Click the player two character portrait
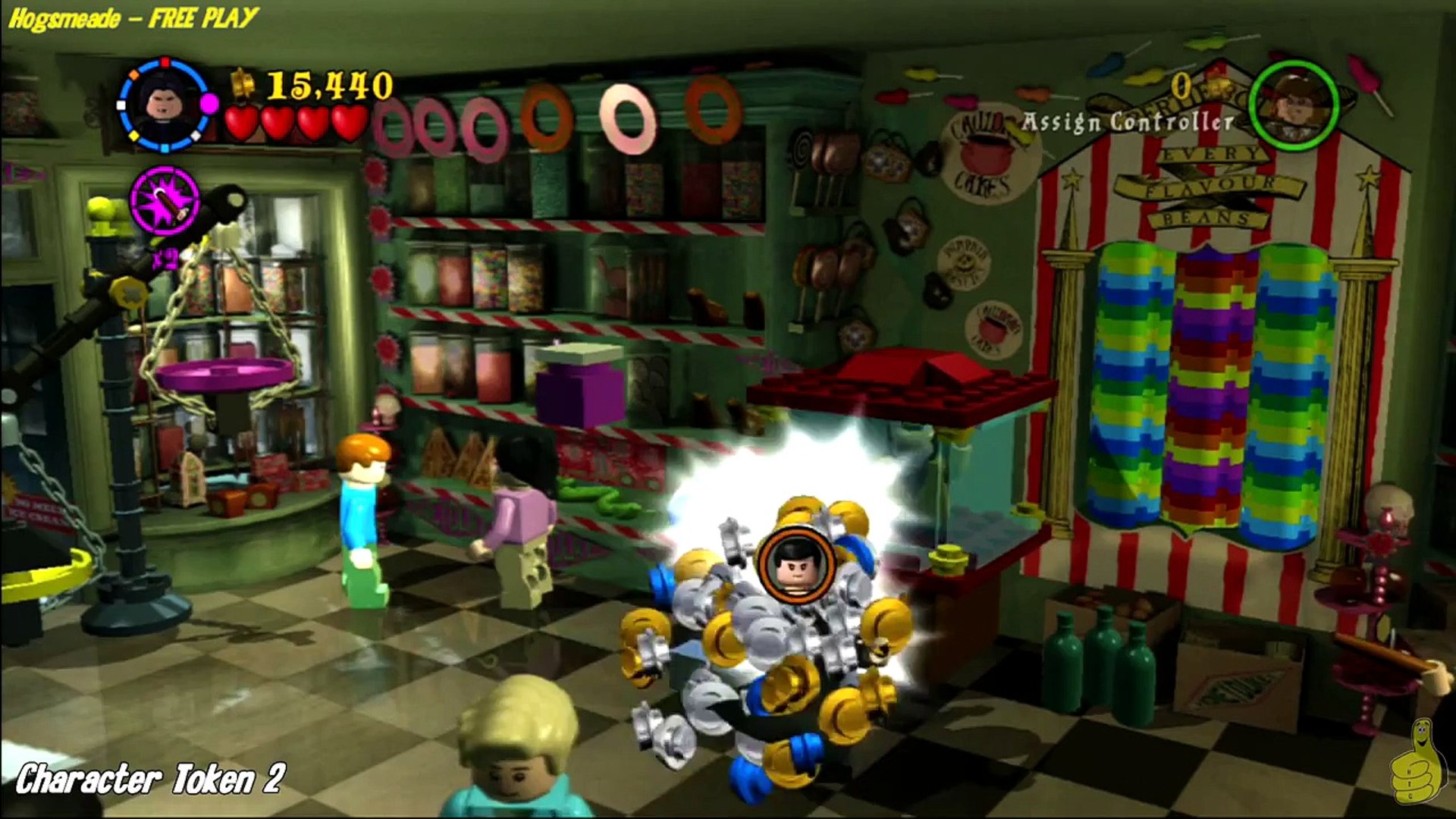The image size is (1456, 819). point(1294,104)
